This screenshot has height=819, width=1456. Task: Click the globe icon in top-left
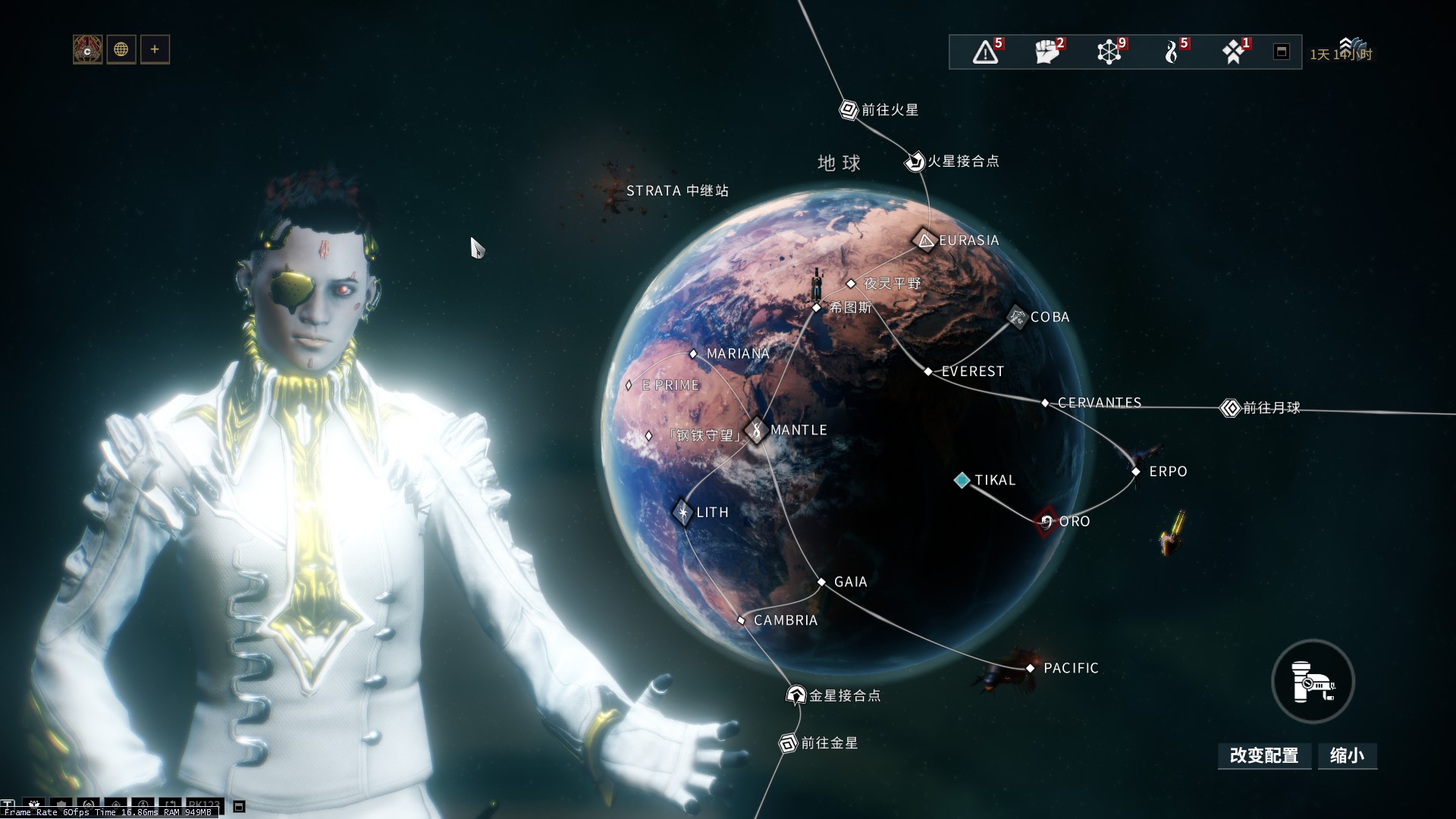click(x=121, y=49)
